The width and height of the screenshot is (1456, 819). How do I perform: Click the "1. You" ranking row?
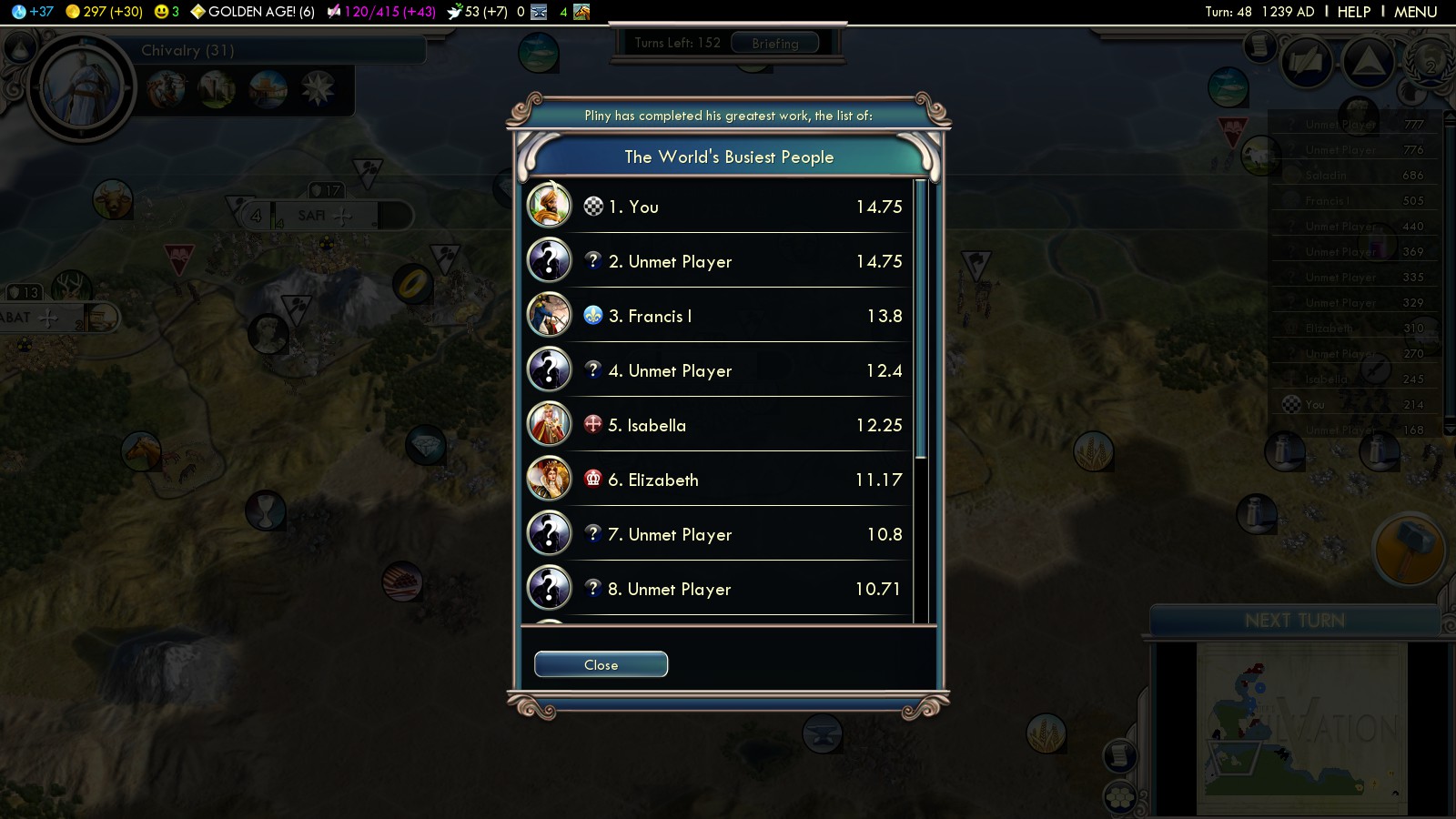(719, 207)
